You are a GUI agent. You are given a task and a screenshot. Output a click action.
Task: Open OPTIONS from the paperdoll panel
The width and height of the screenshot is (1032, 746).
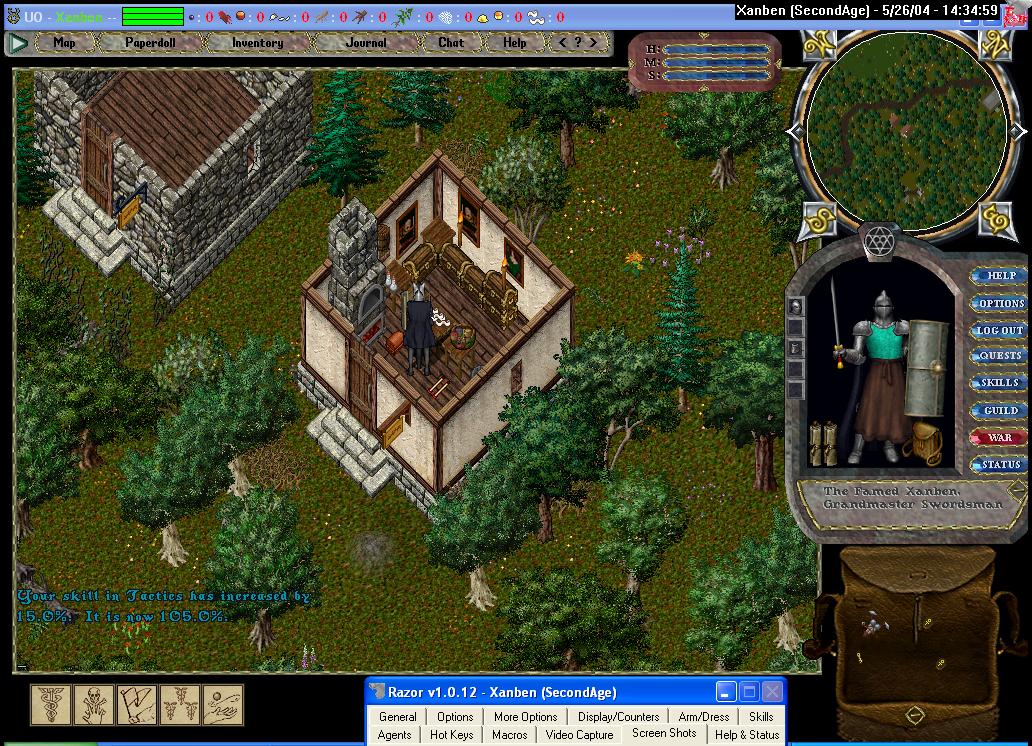1000,303
